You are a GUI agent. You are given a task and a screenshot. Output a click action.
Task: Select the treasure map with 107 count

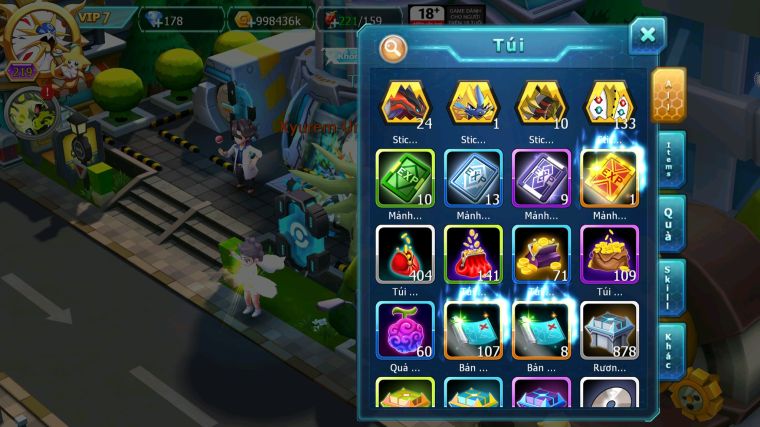(473, 329)
